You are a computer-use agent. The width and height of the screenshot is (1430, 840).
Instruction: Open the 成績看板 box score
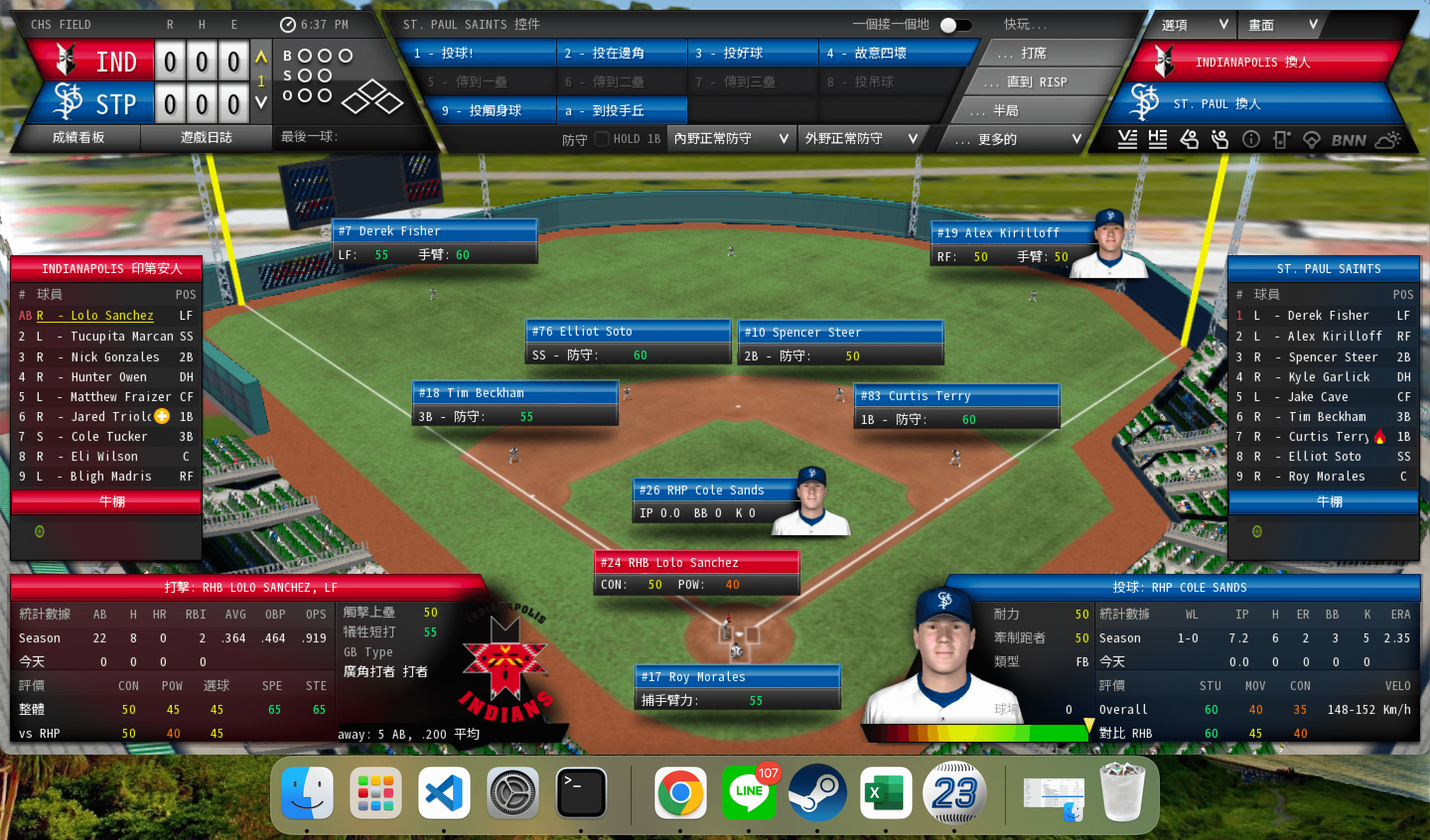click(x=78, y=138)
